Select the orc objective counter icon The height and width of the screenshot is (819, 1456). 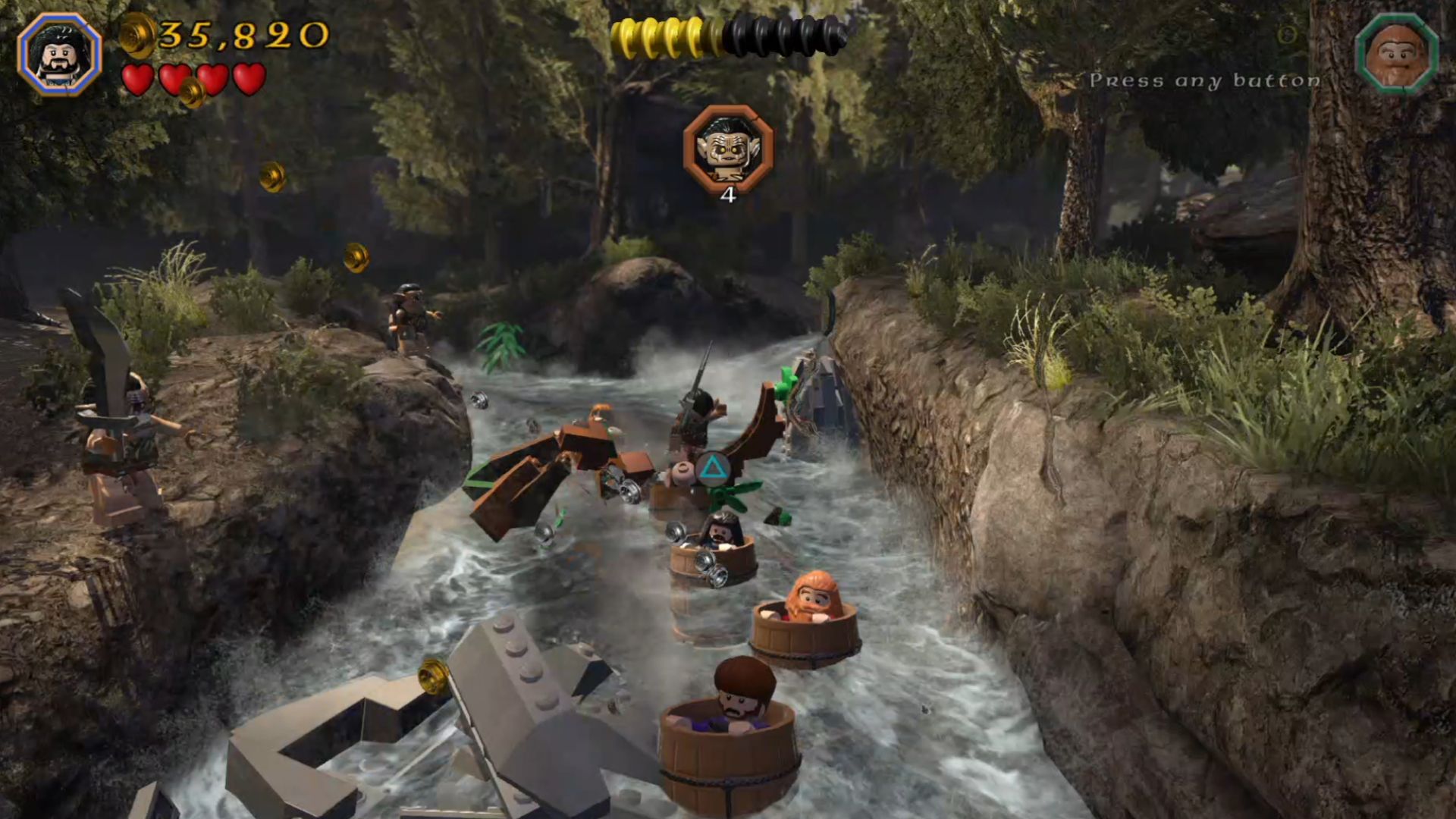(728, 149)
